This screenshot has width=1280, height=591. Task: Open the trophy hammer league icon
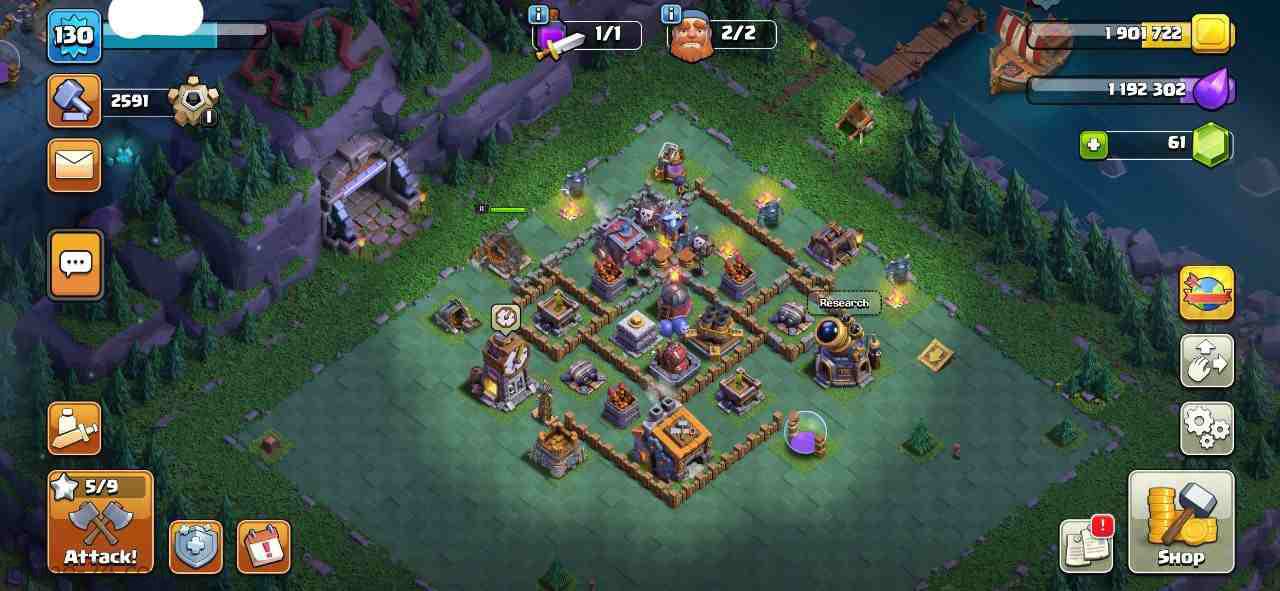pos(74,101)
